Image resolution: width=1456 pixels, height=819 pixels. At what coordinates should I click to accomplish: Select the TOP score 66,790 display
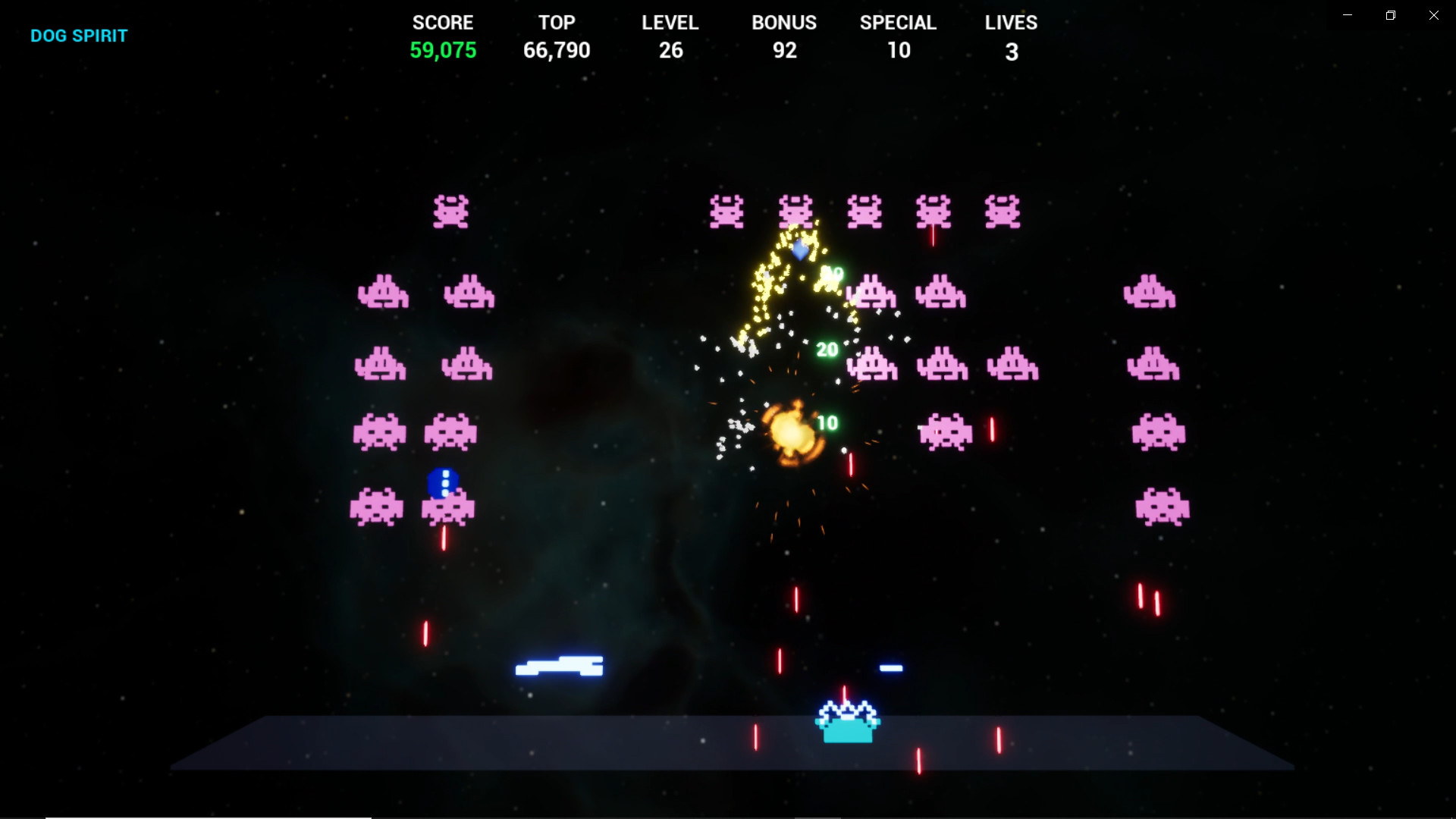[x=557, y=50]
